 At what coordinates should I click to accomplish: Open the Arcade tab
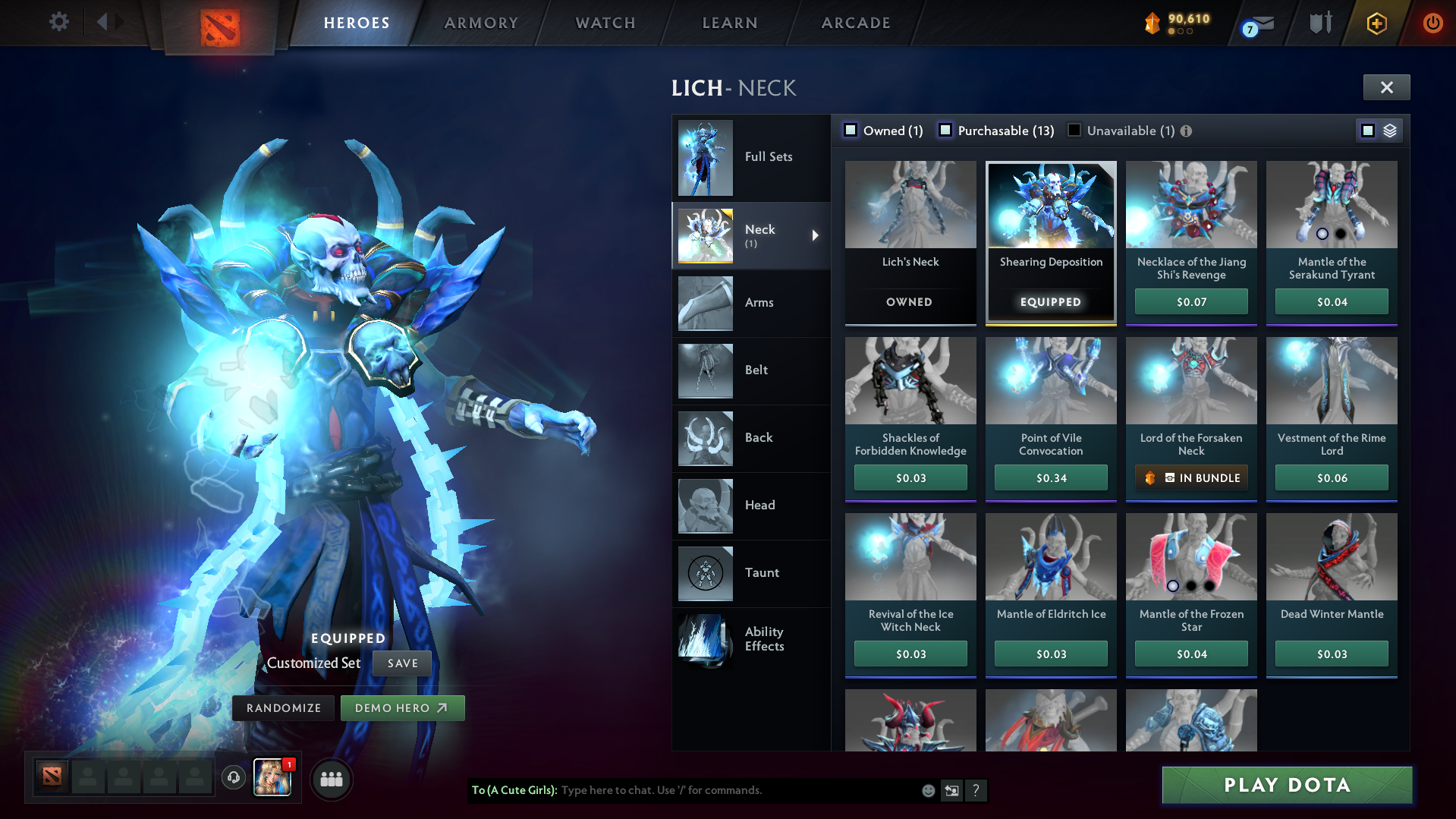pyautogui.click(x=855, y=24)
